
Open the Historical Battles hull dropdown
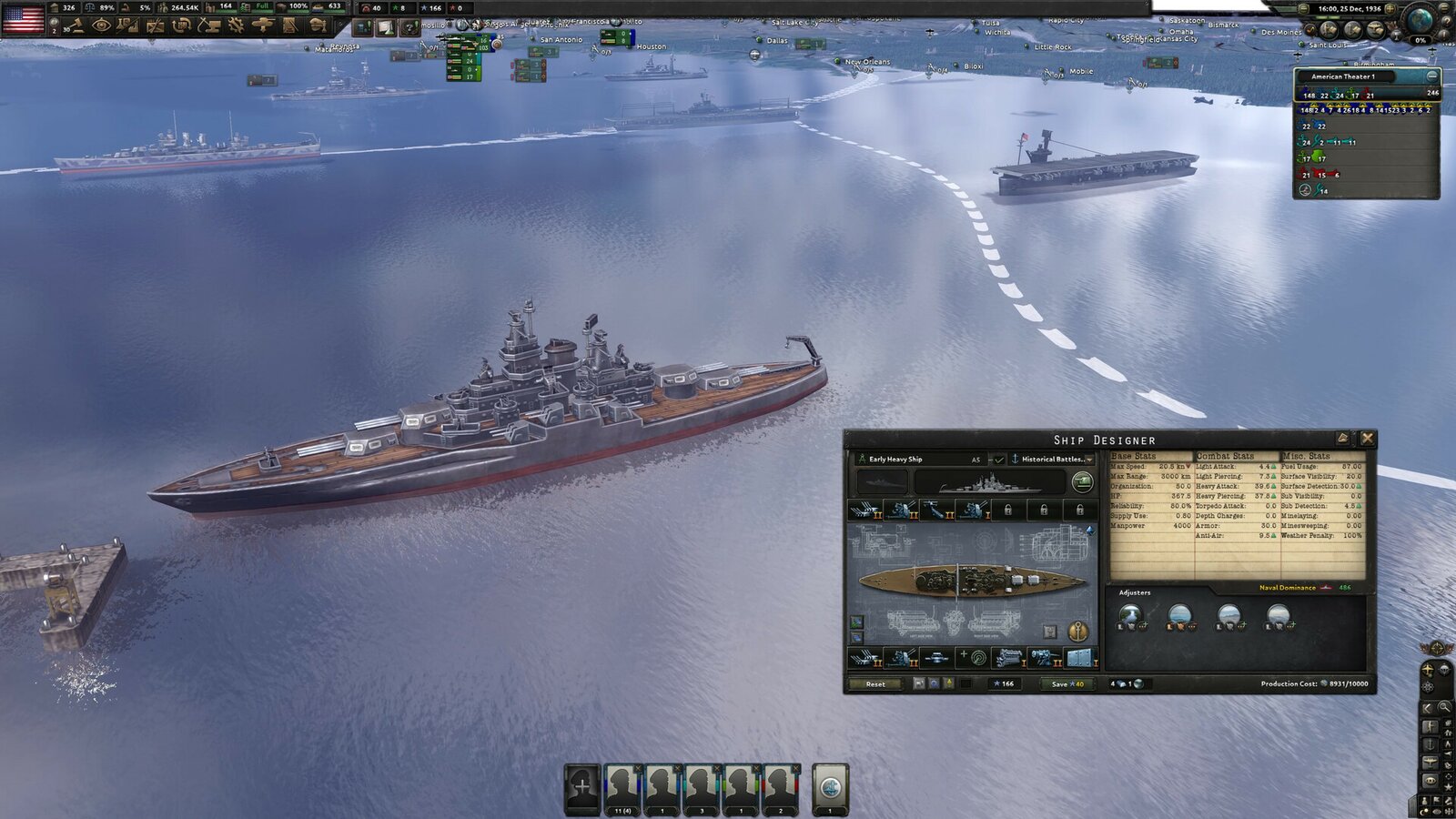tap(1052, 460)
